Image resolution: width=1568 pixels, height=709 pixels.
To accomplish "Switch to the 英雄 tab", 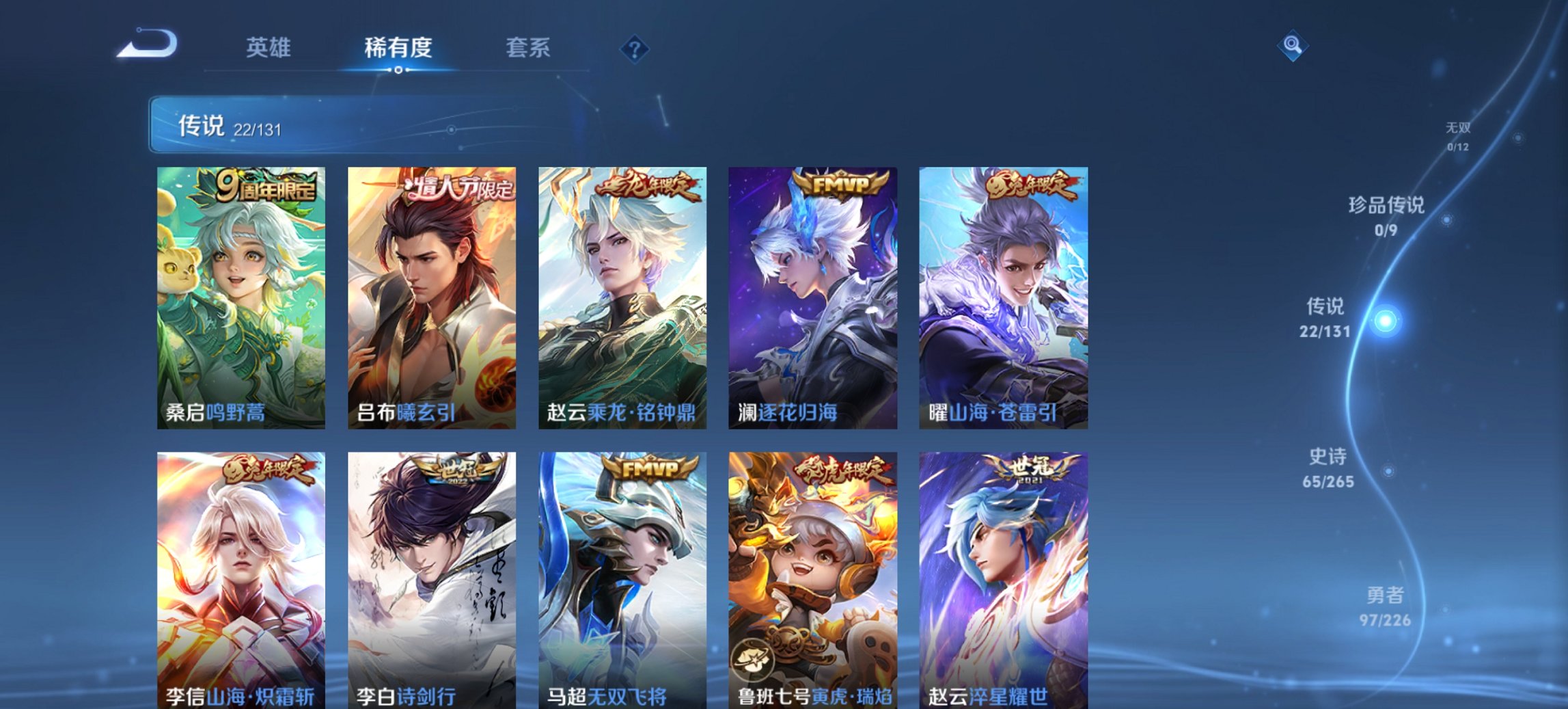I will pyautogui.click(x=270, y=48).
